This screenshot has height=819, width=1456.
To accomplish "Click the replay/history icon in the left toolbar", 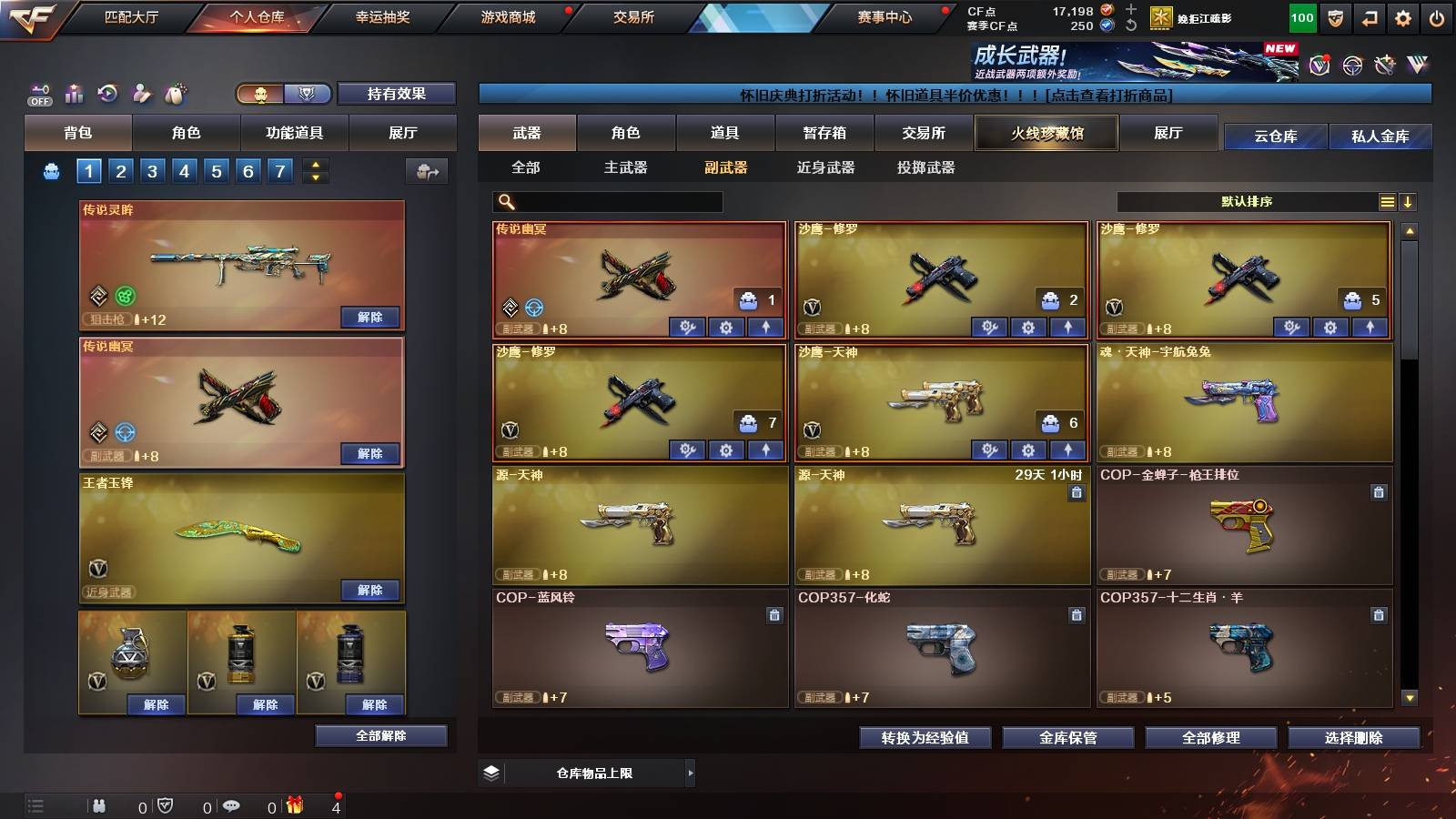I will [107, 94].
